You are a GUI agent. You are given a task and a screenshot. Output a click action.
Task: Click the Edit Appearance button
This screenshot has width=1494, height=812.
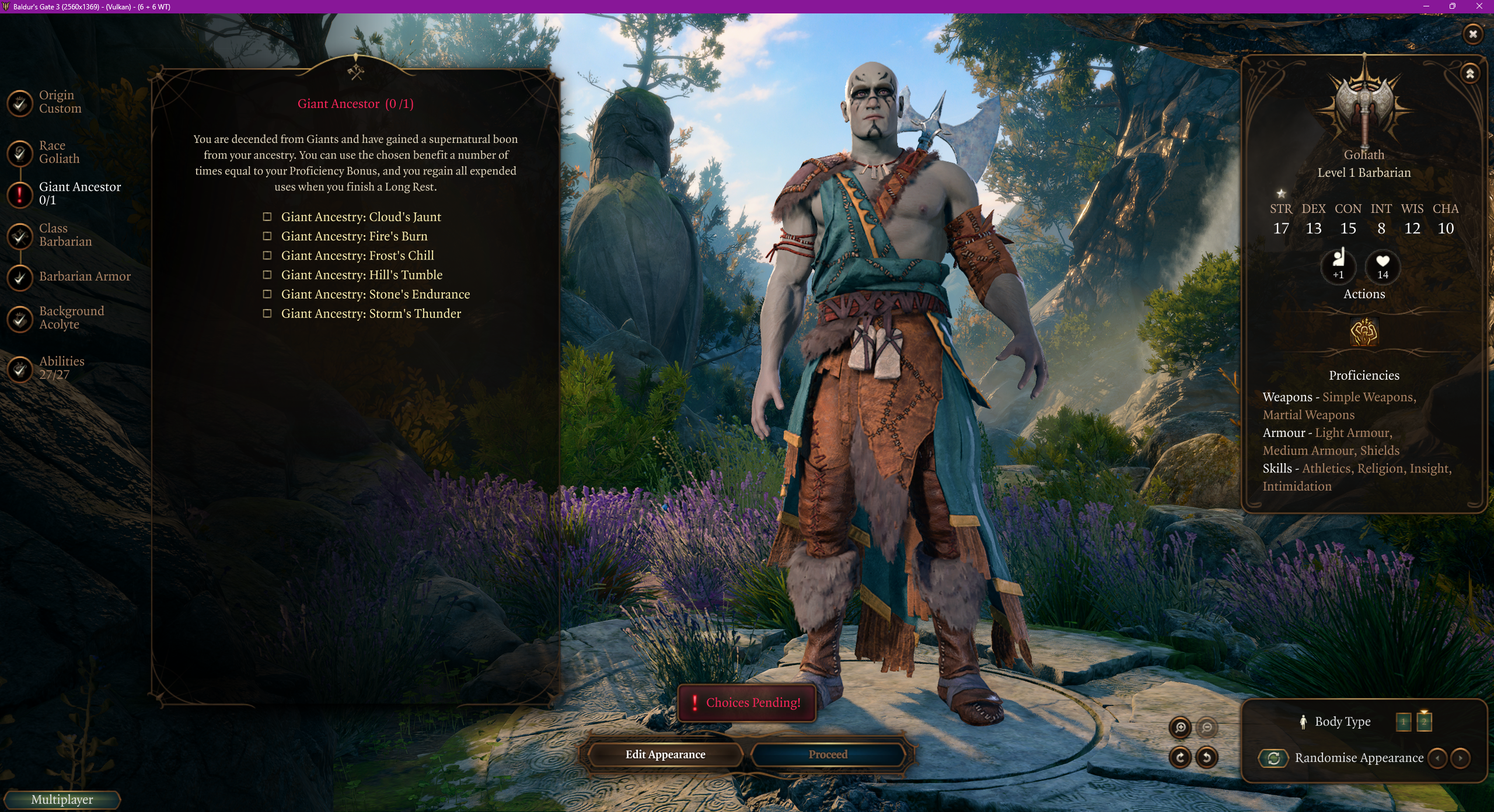(x=665, y=755)
